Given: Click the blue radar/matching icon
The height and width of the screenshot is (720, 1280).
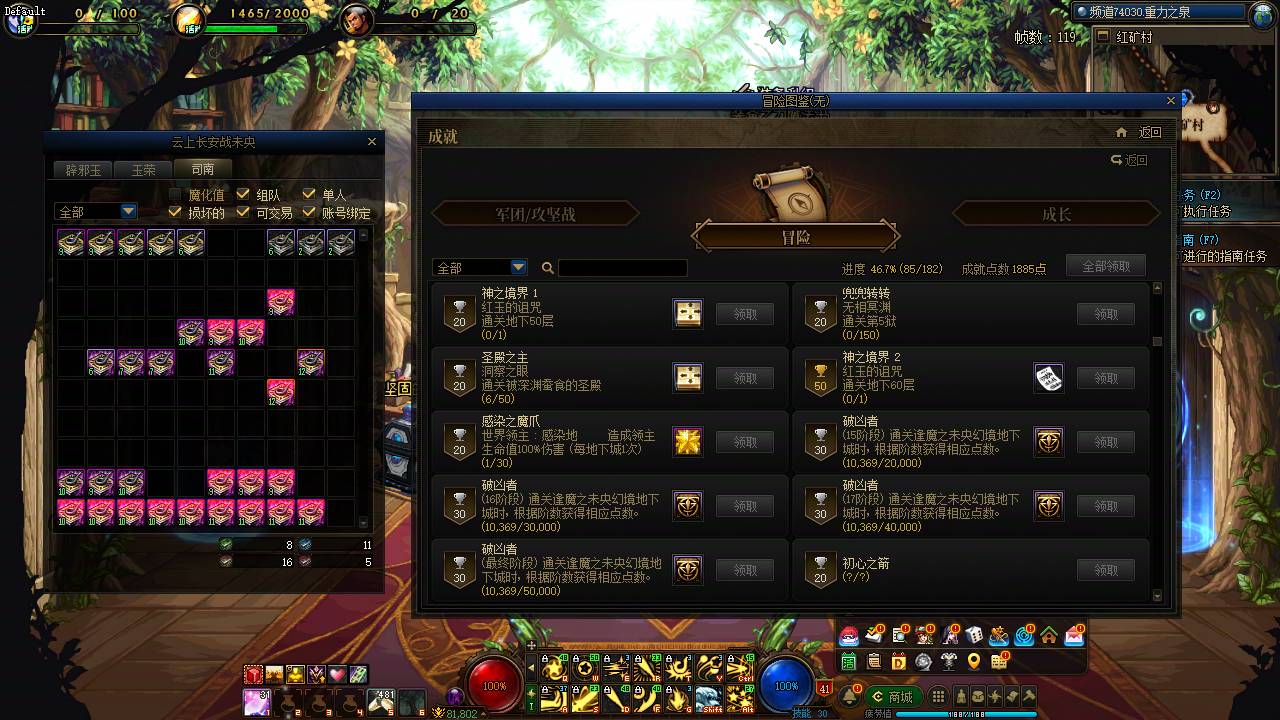Looking at the screenshot, I should pyautogui.click(x=1021, y=636).
